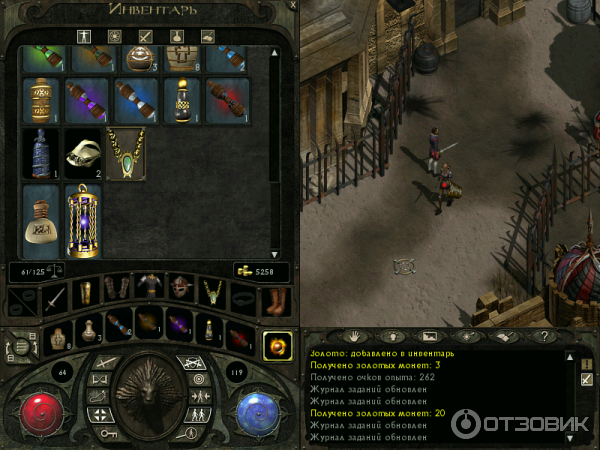Viewport: 600px width, 450px height.
Task: Close the inventory panel with the X
Action: point(291,6)
